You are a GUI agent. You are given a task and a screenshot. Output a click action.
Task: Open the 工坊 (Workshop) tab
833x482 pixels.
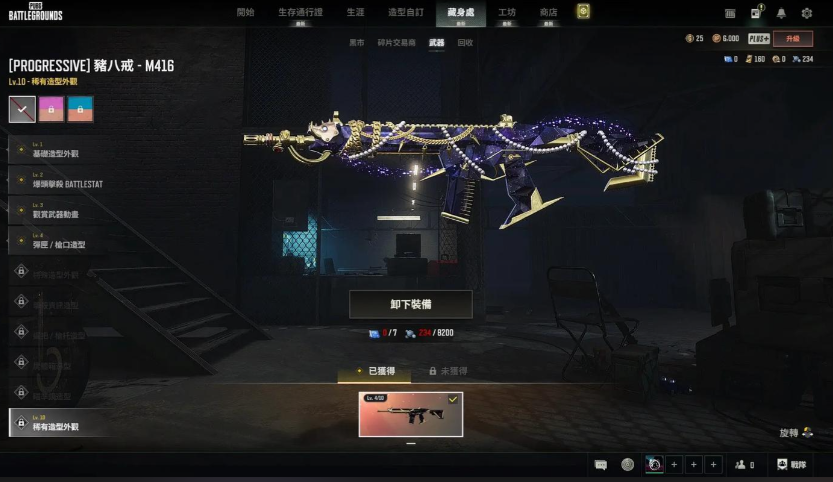click(x=507, y=12)
